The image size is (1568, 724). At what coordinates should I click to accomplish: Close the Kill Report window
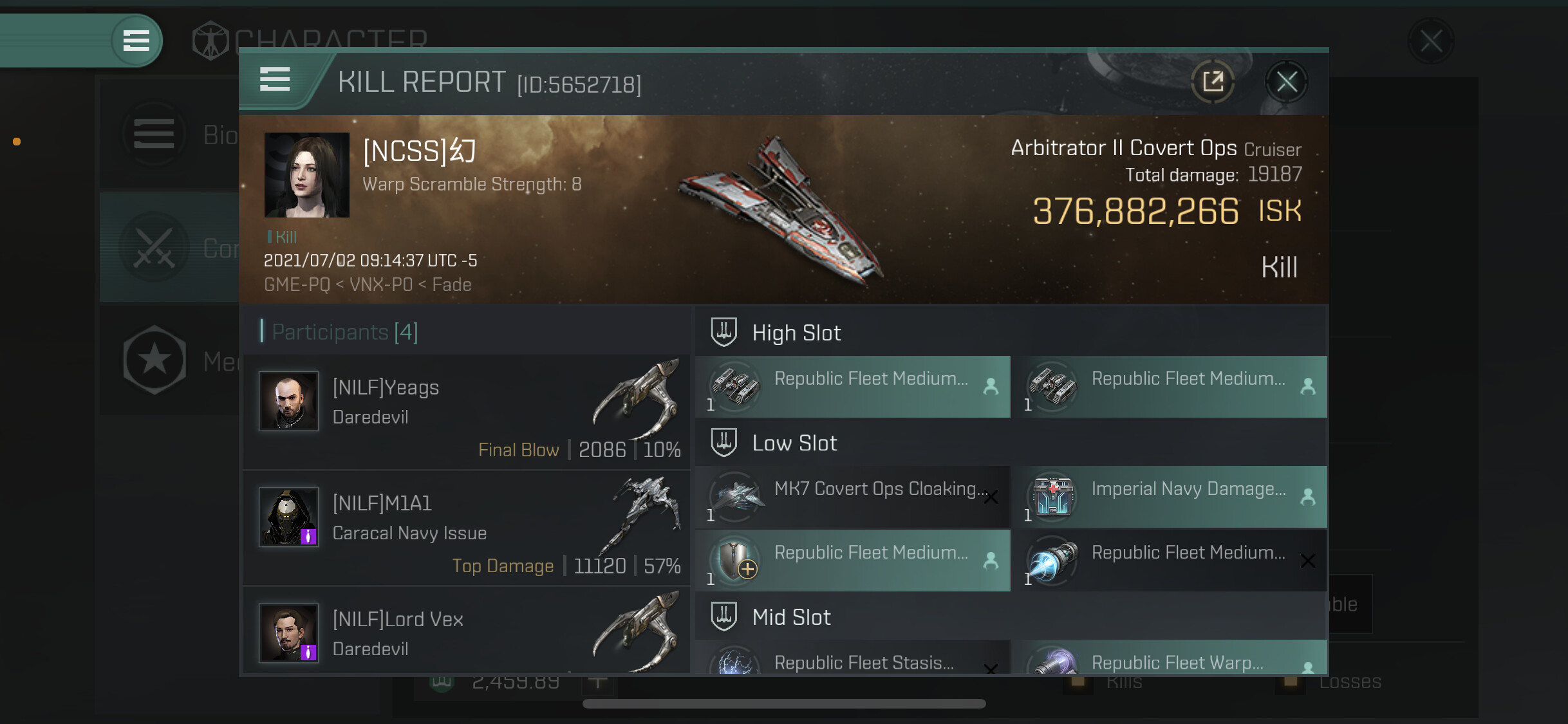pyautogui.click(x=1286, y=82)
